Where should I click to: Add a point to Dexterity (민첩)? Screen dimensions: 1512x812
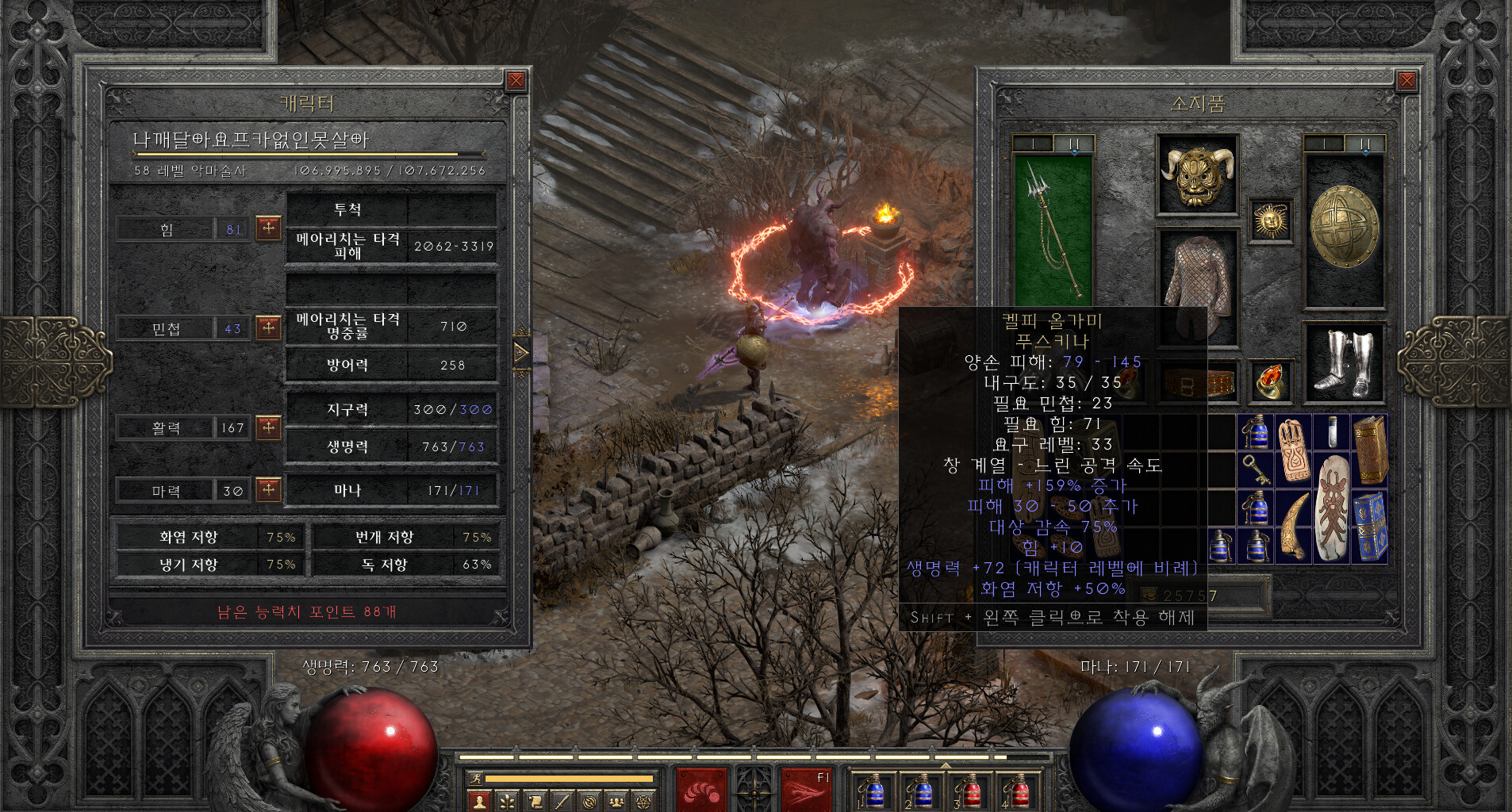point(269,327)
